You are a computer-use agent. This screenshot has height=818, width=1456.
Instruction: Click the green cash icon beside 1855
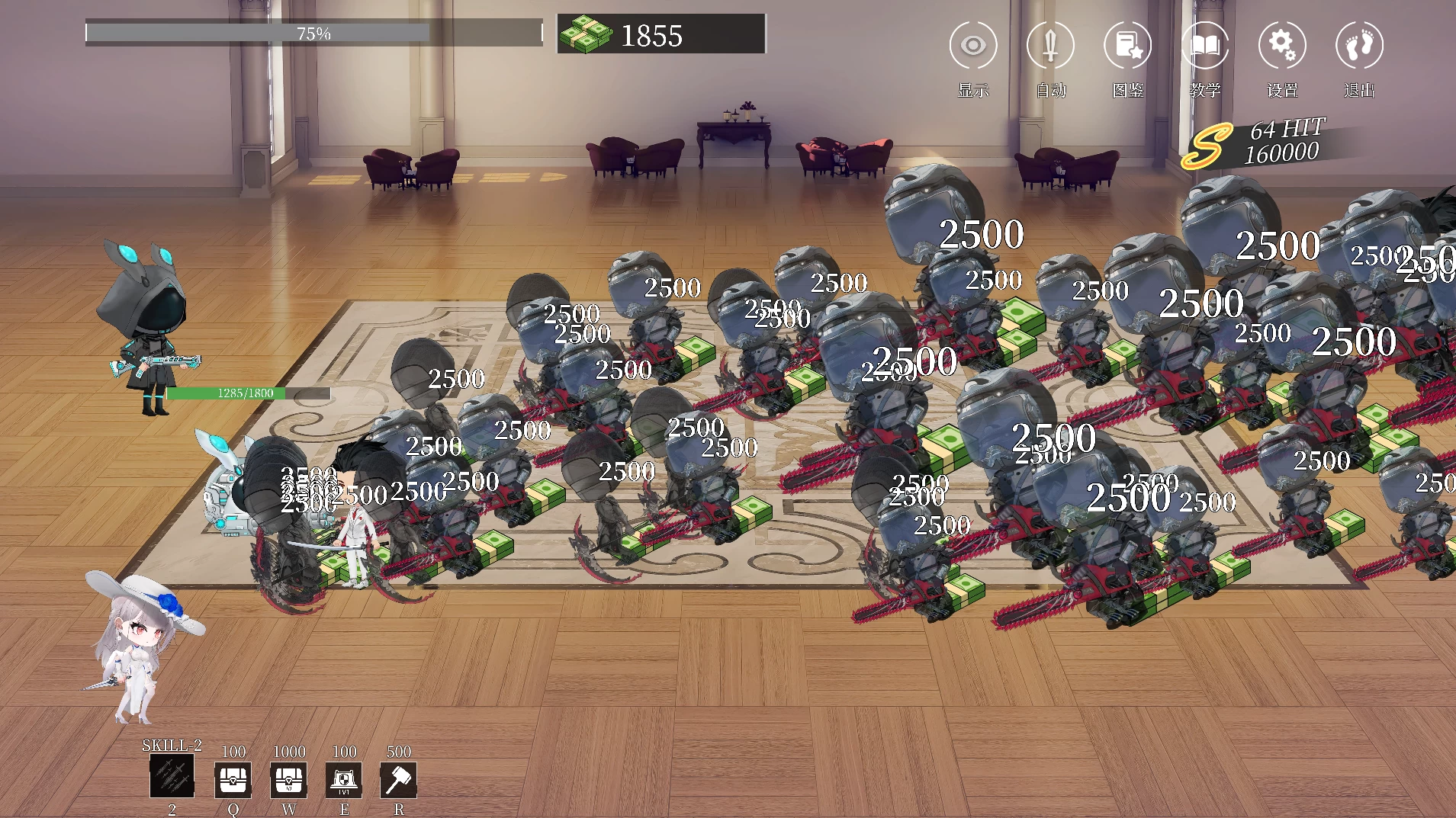pos(588,34)
